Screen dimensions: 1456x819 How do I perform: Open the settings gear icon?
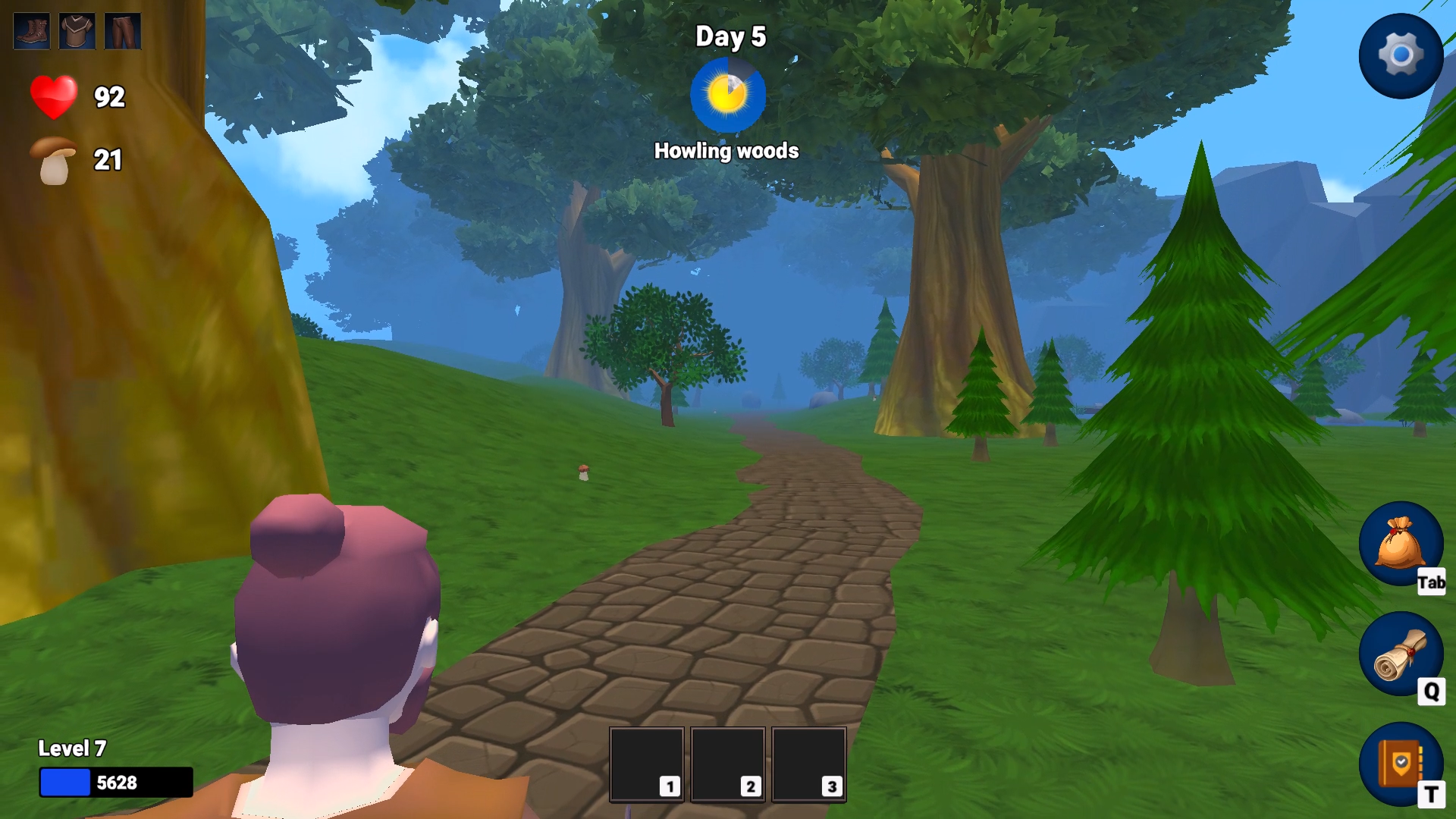coord(1401,55)
